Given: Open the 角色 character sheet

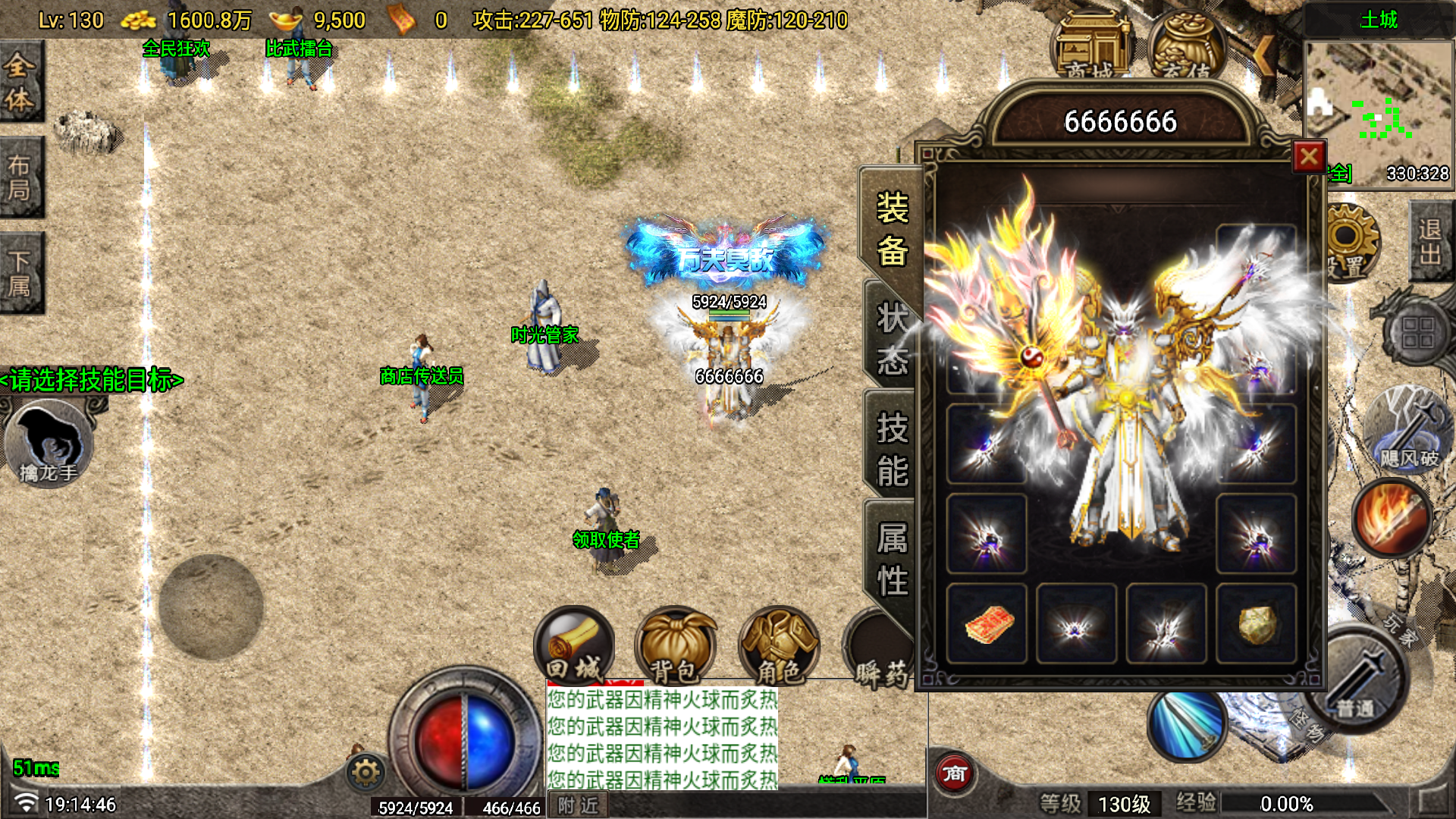Looking at the screenshot, I should click(779, 646).
